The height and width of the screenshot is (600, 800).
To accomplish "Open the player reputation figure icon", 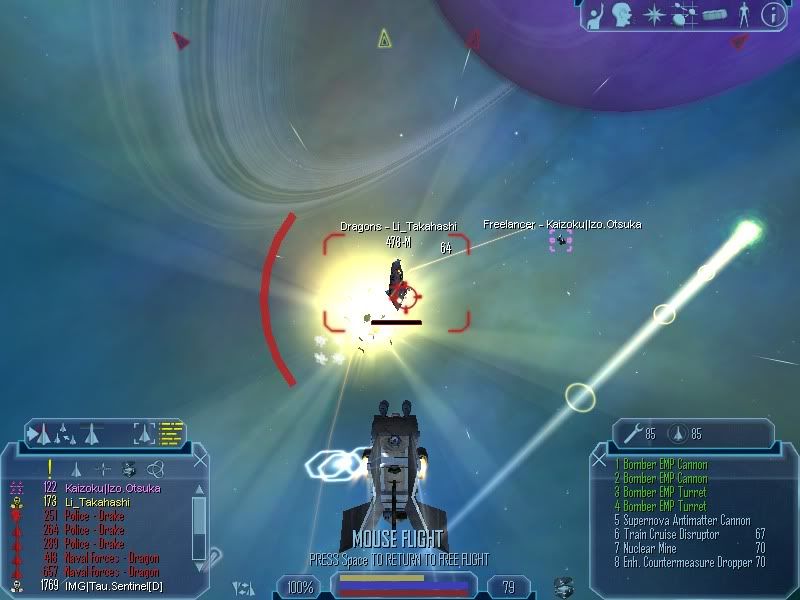I will point(742,14).
